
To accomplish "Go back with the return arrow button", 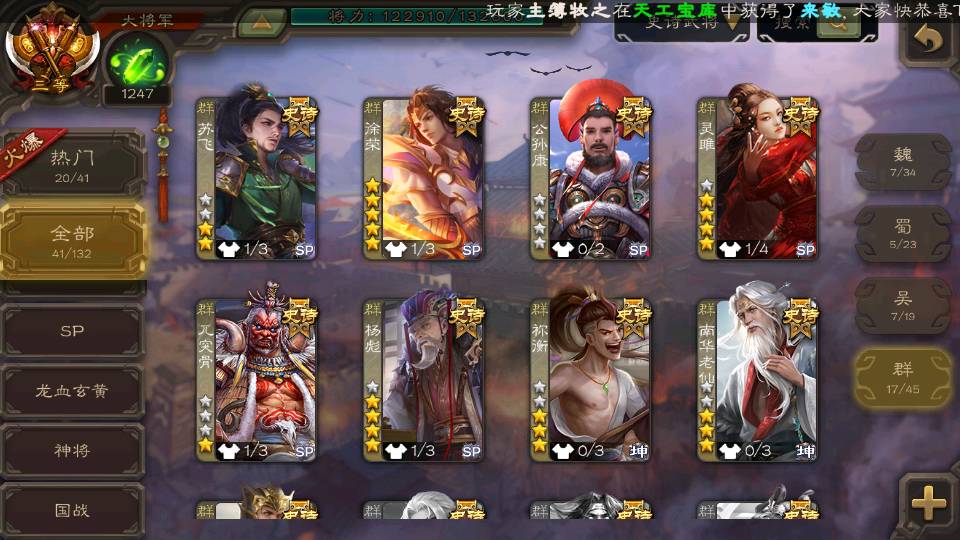I will coord(929,40).
